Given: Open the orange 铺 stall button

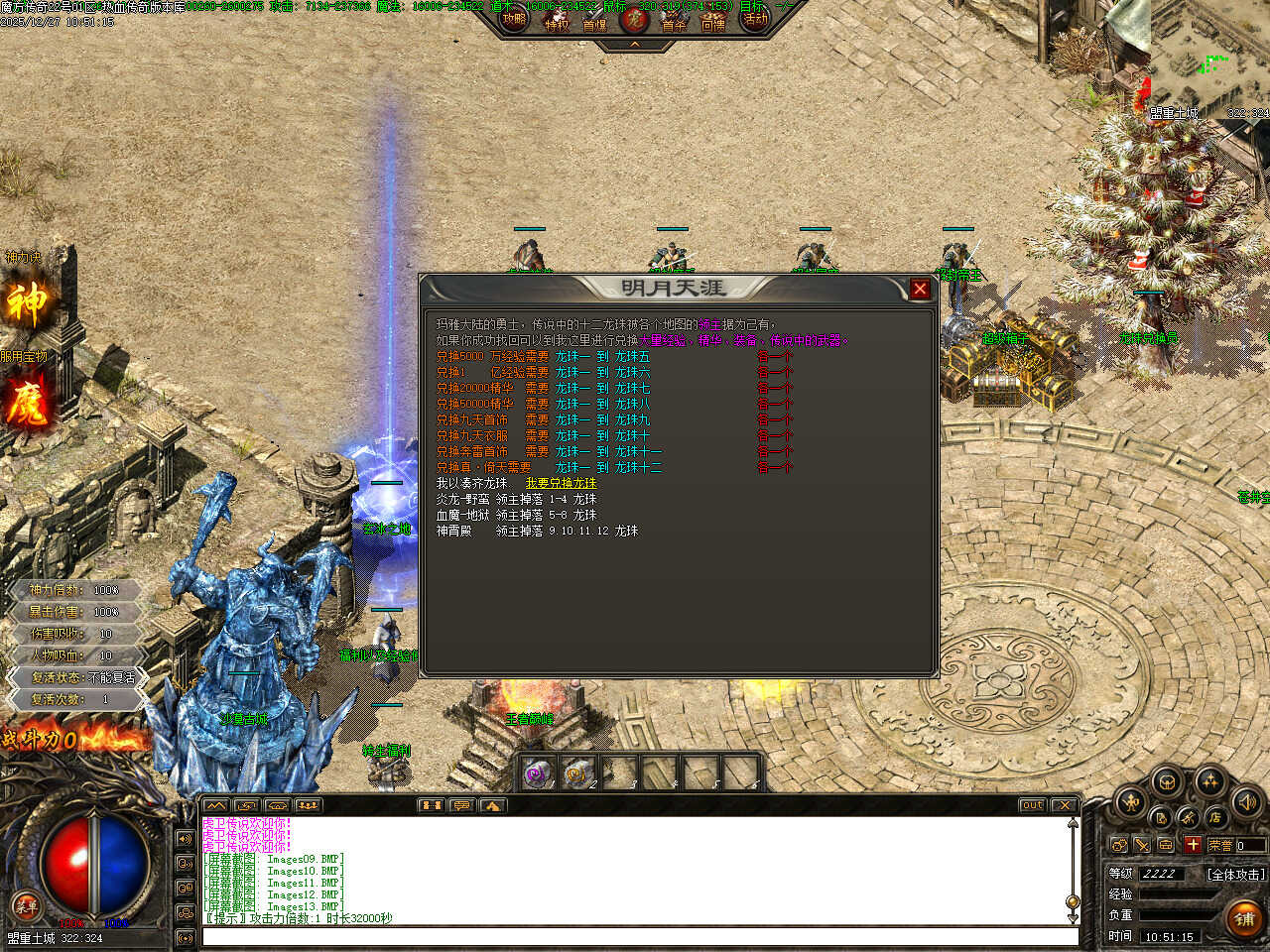Looking at the screenshot, I should [1244, 920].
